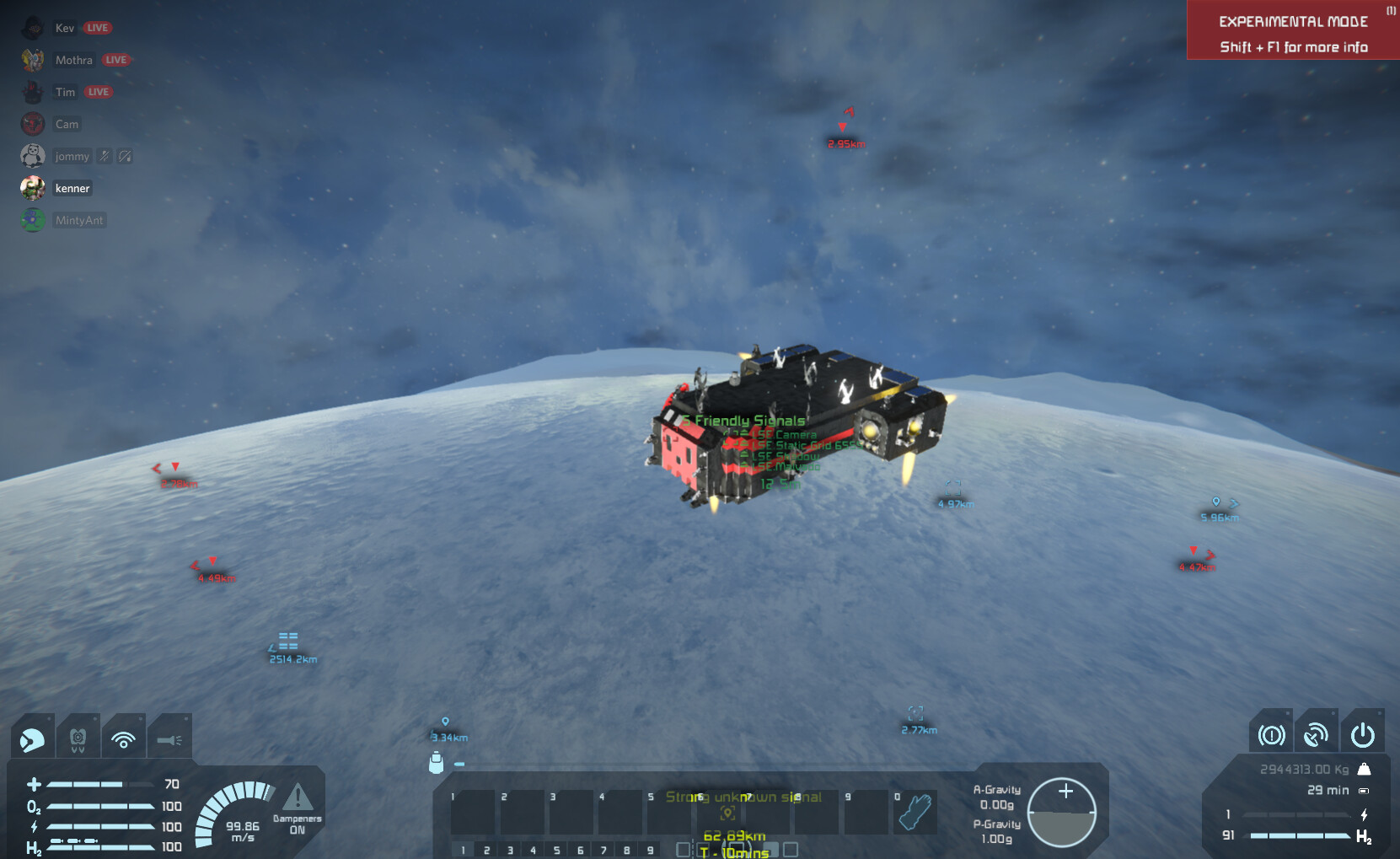Switch to toolbar page 9
Image resolution: width=1400 pixels, height=859 pixels.
[650, 850]
